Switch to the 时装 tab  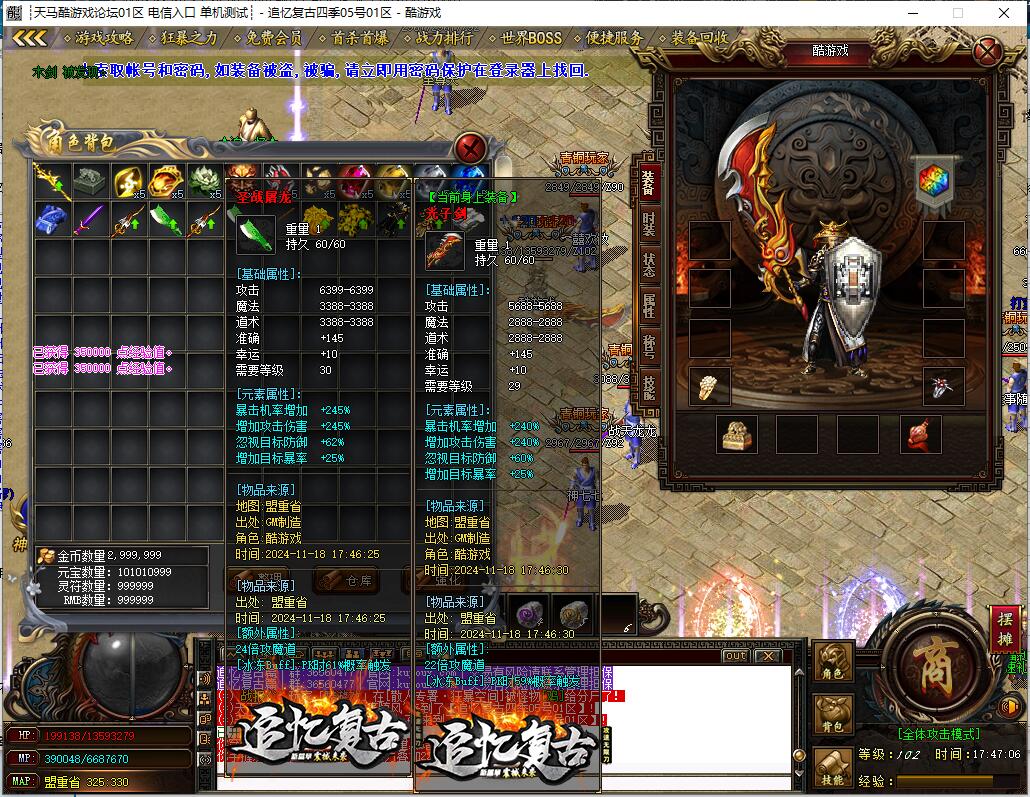[x=649, y=224]
